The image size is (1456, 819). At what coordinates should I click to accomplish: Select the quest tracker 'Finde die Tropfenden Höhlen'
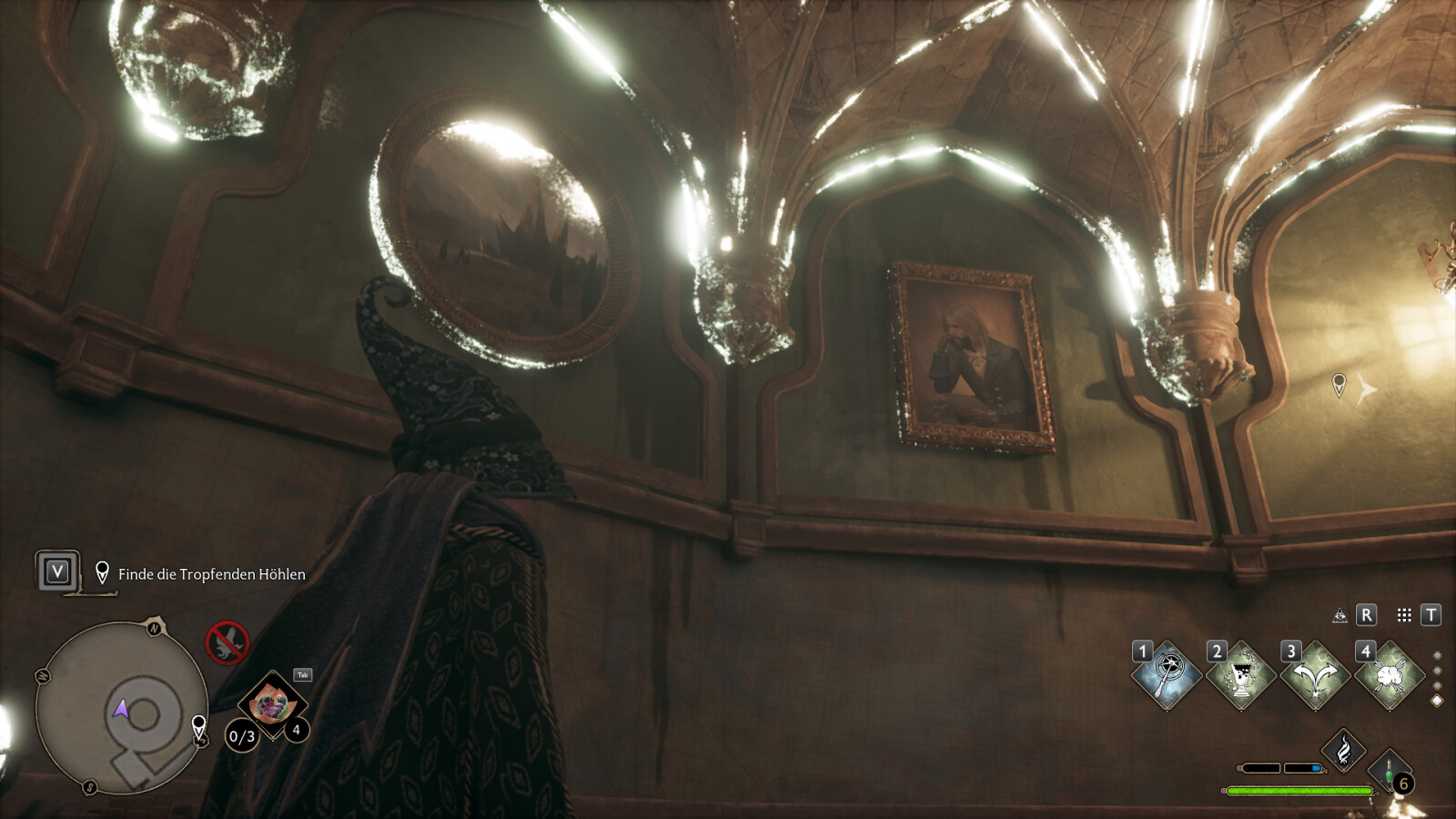pyautogui.click(x=211, y=574)
